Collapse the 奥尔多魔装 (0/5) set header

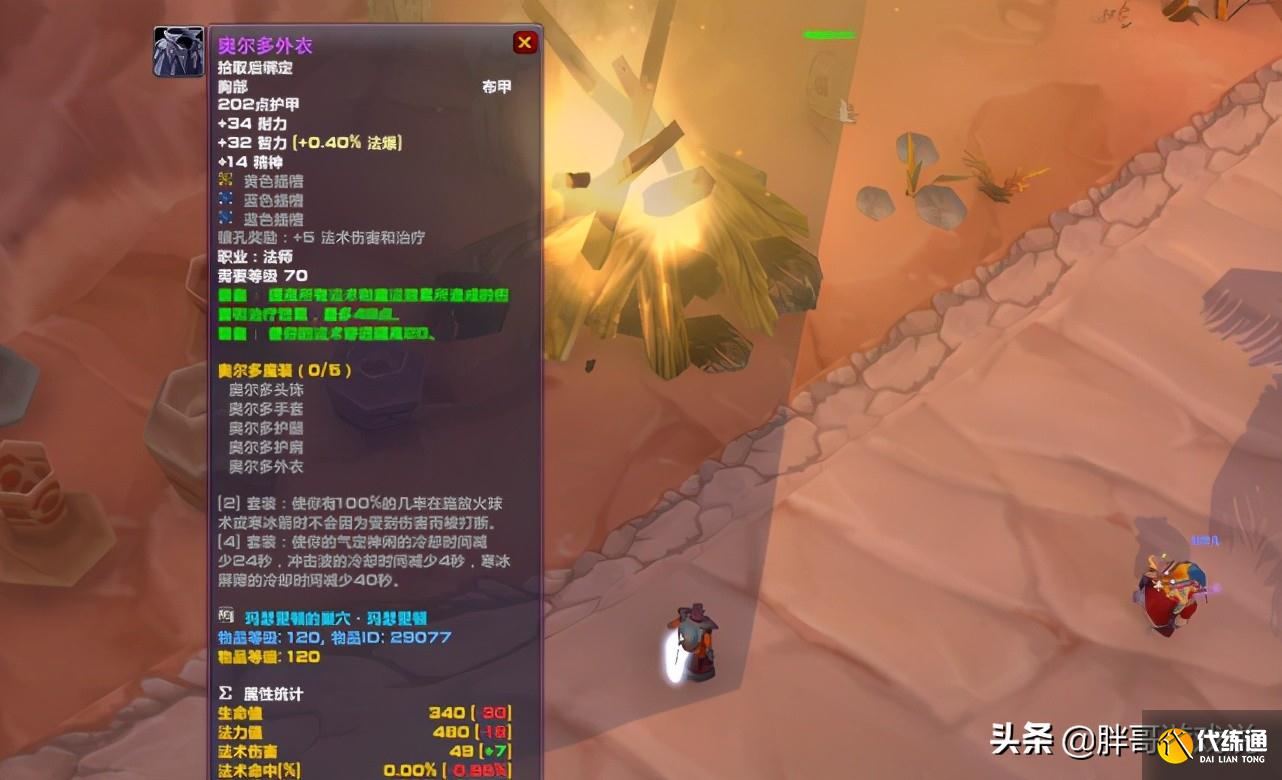point(263,370)
